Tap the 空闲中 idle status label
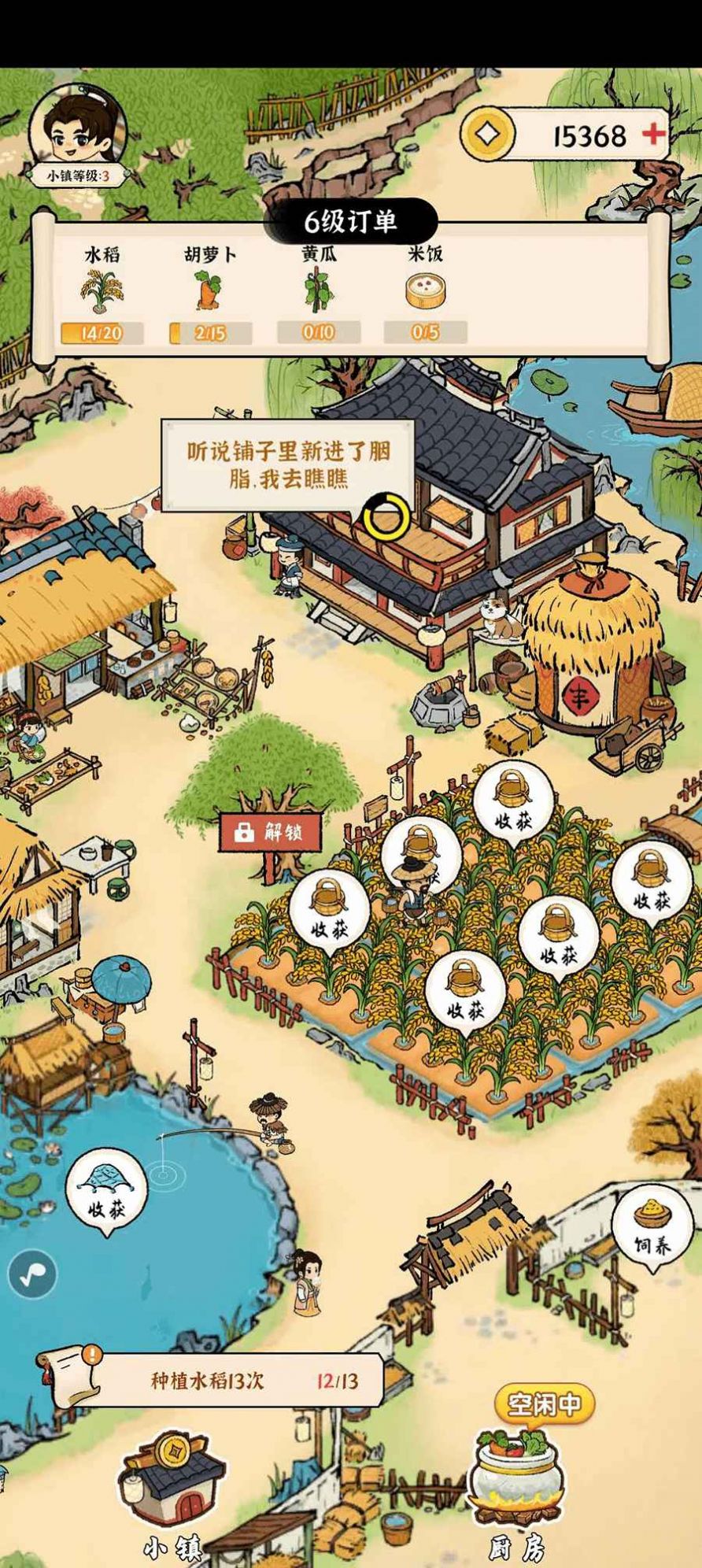 (544, 1404)
